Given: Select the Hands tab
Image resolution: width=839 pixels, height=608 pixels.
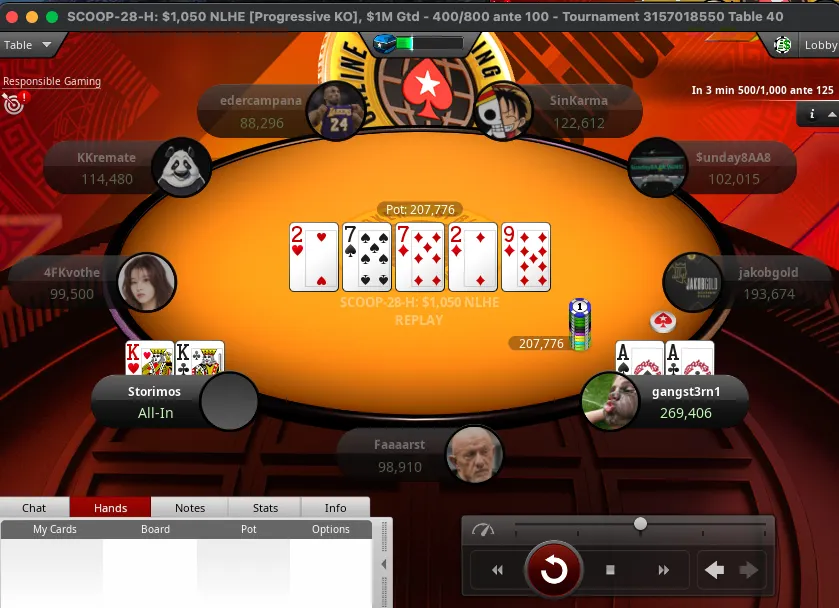Looking at the screenshot, I should 110,508.
